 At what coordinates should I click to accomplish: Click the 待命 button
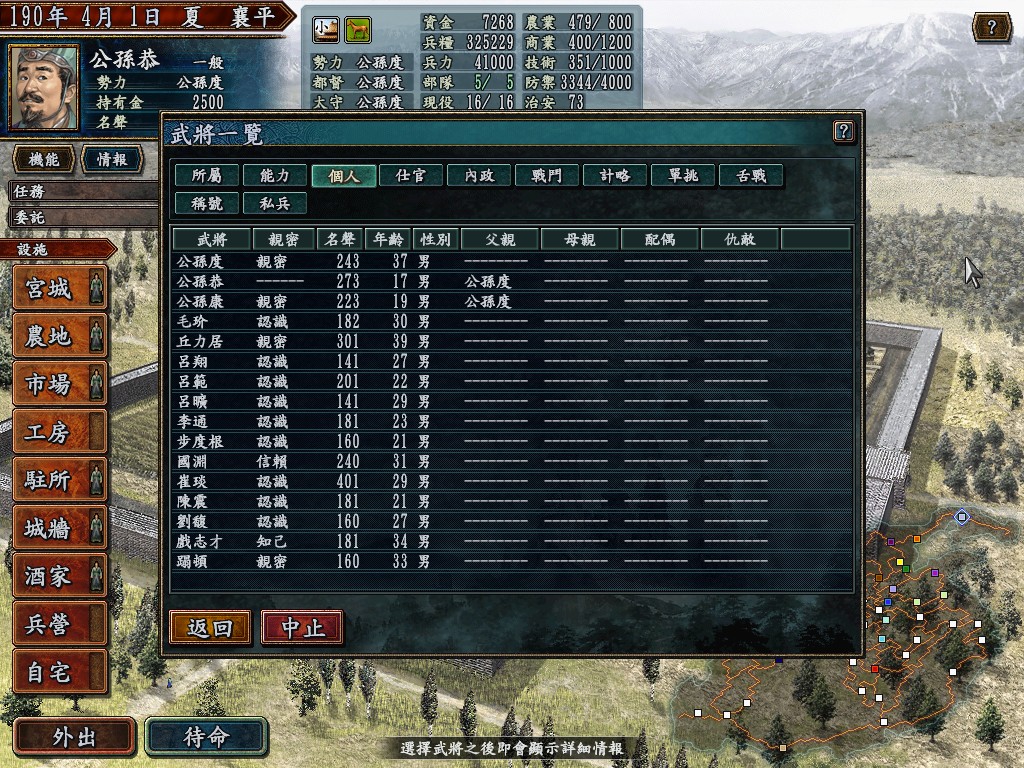point(207,737)
